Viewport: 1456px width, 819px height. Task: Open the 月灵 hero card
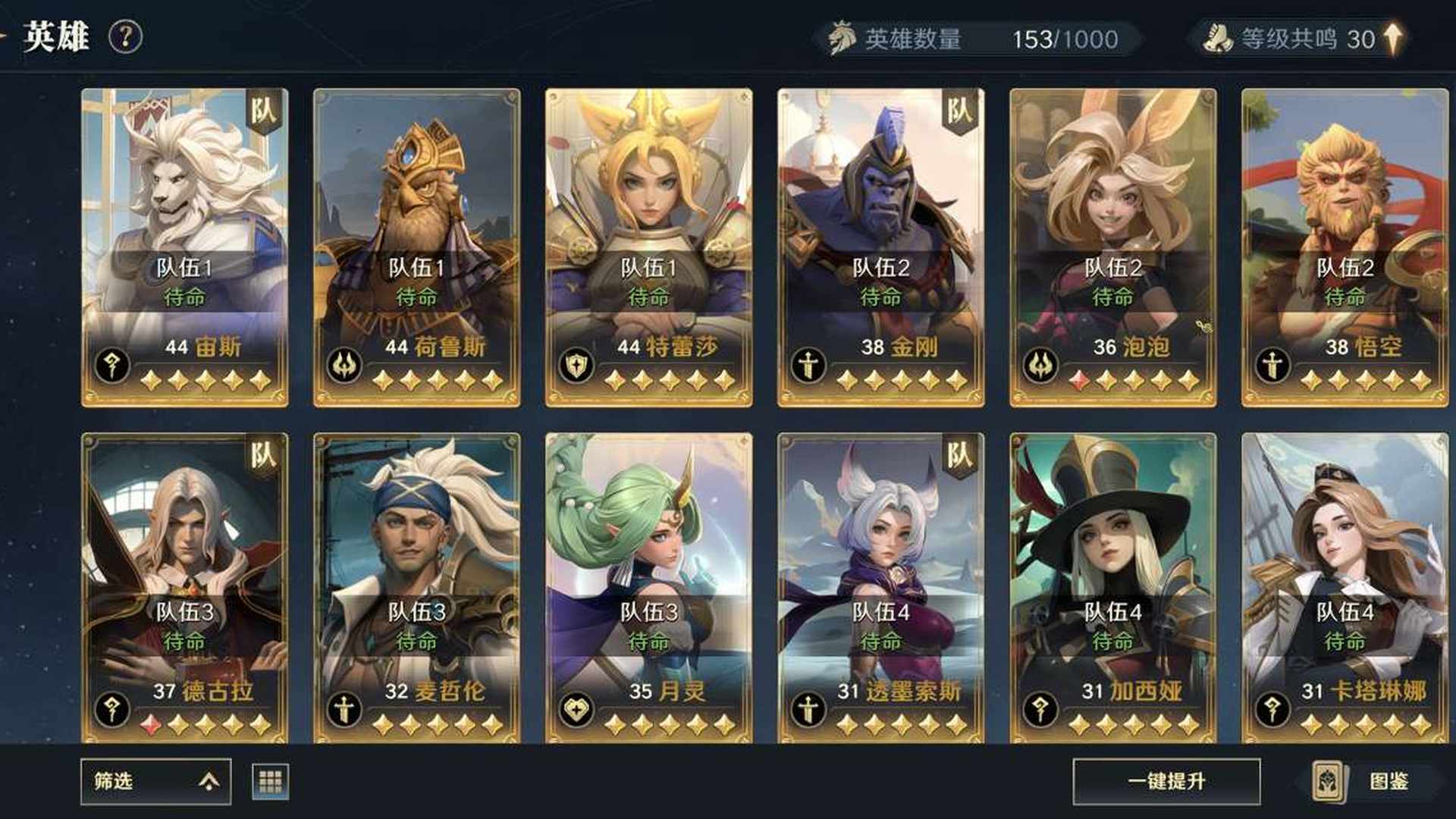coord(648,588)
